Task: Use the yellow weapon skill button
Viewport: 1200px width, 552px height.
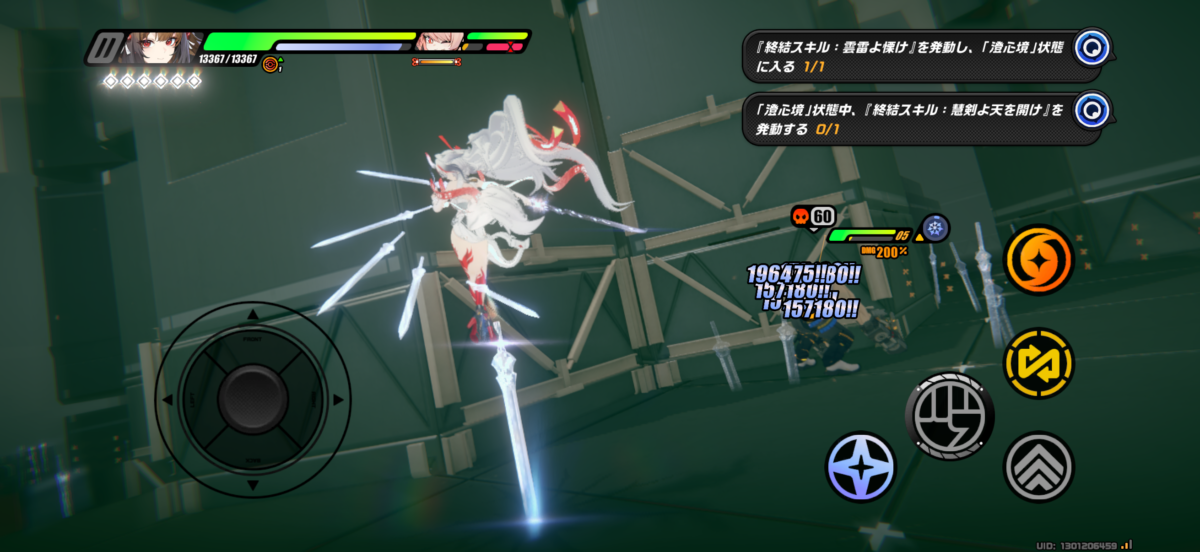Action: coord(1038,363)
